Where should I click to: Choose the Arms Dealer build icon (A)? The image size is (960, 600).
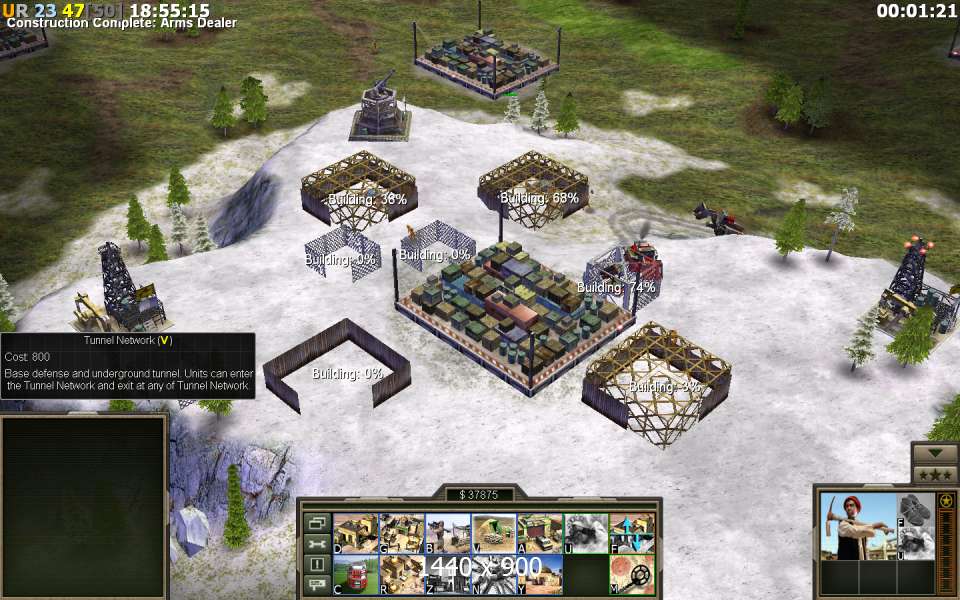point(540,534)
